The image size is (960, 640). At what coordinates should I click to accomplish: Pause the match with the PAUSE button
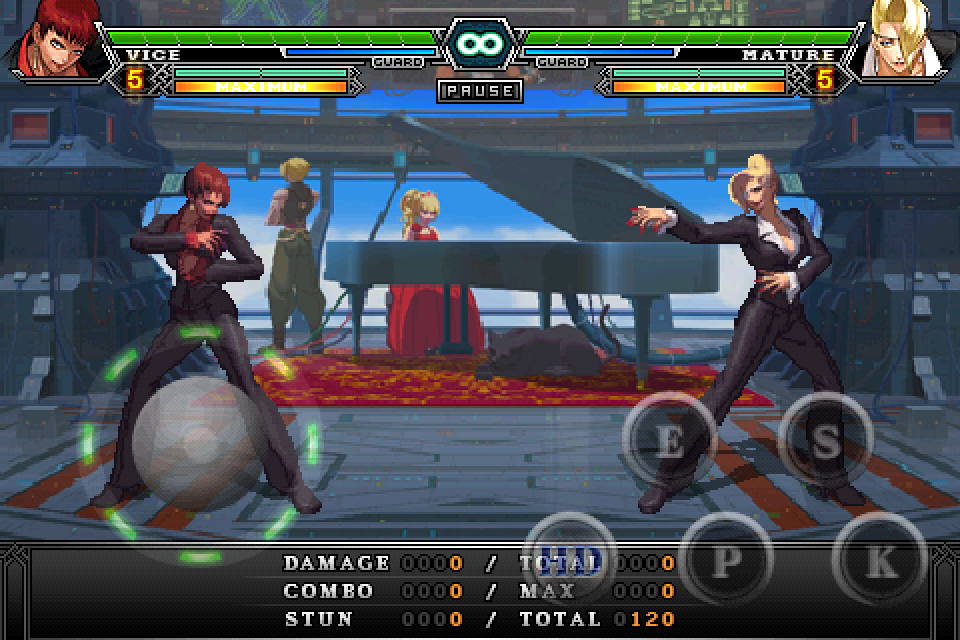coord(480,91)
